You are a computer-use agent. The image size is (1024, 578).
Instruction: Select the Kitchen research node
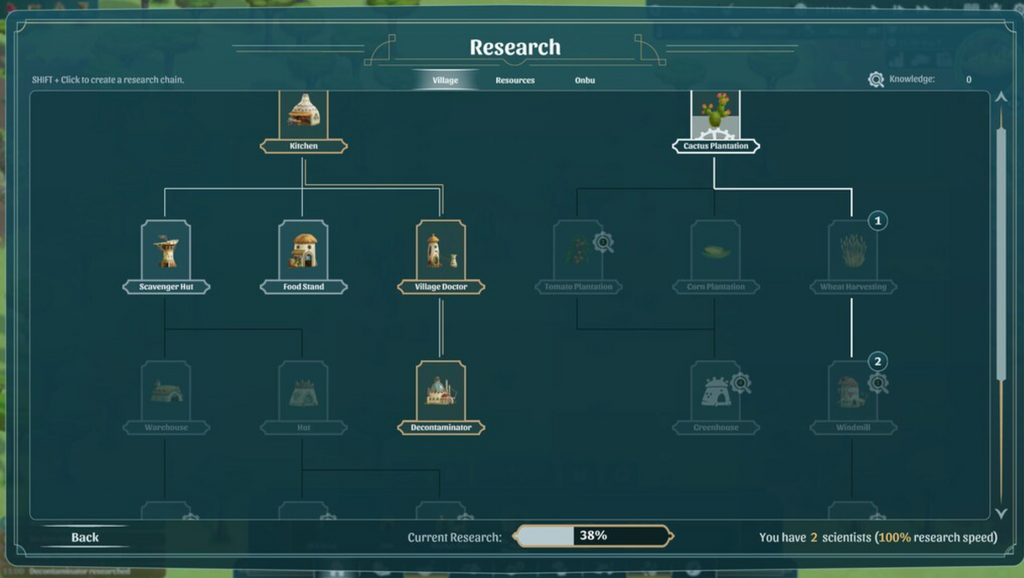(x=303, y=118)
